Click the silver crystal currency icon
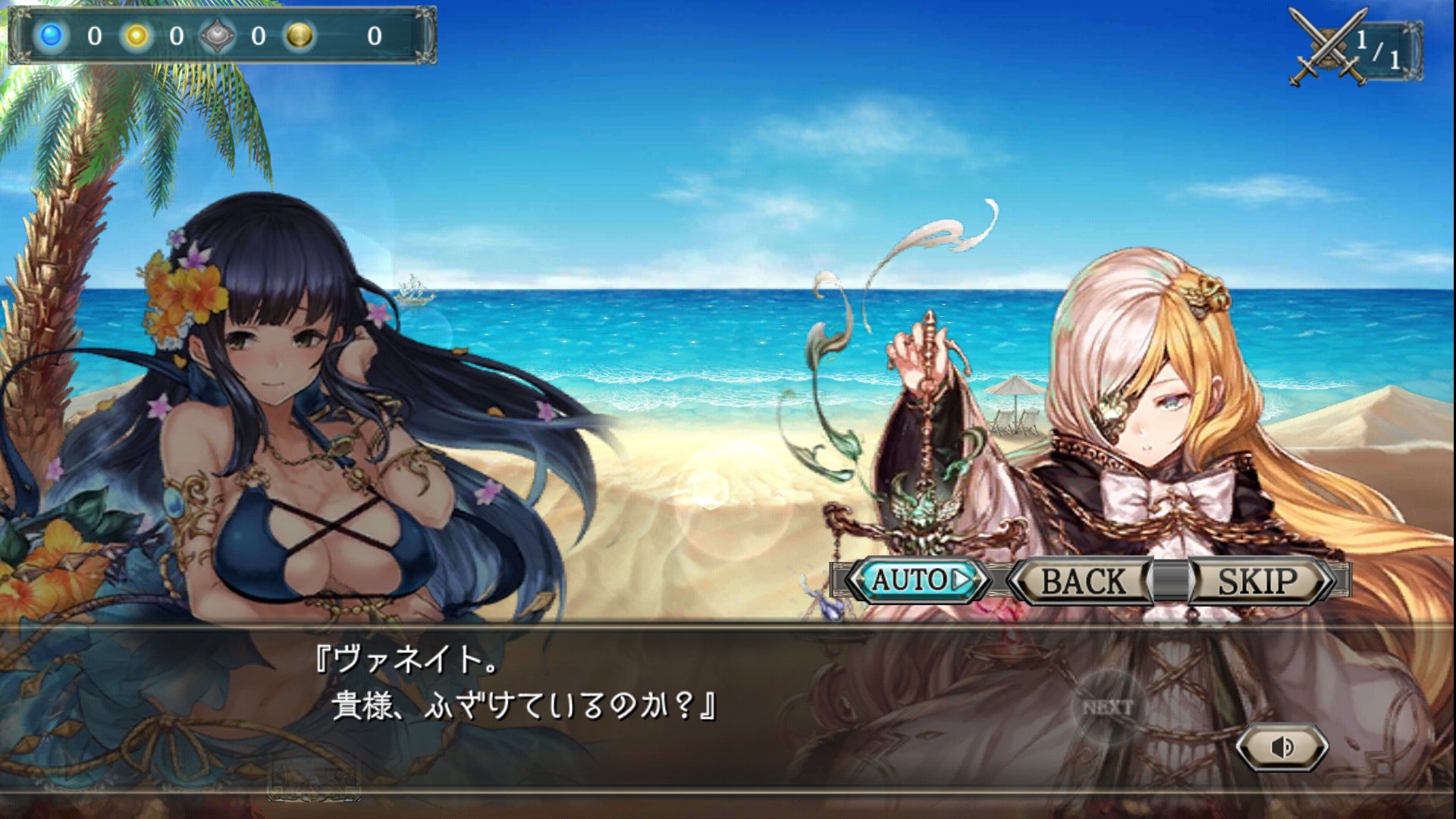Image resolution: width=1456 pixels, height=819 pixels. (216, 36)
